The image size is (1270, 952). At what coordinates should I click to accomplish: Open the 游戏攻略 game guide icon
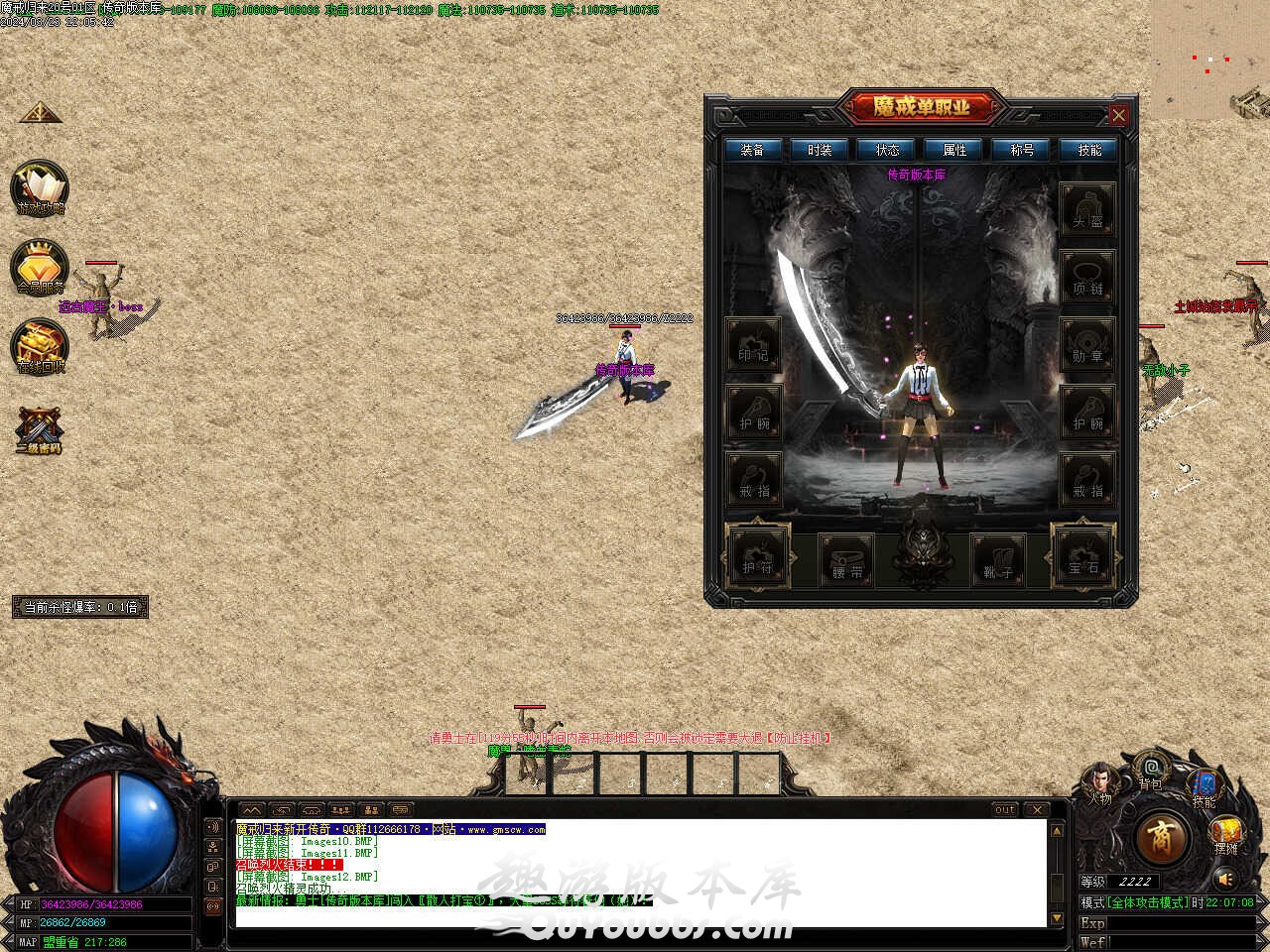[40, 188]
